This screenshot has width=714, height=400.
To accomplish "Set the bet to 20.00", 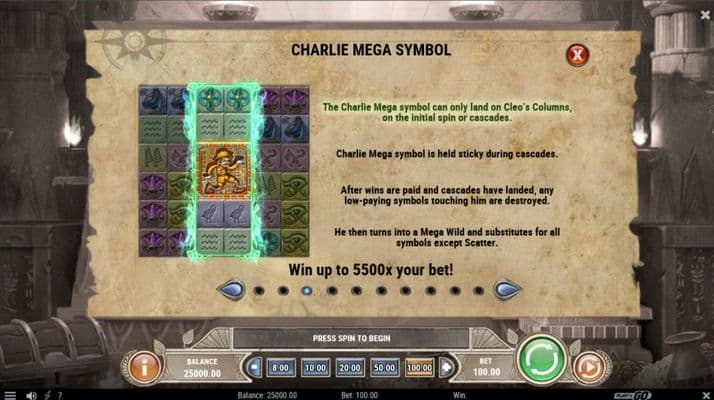I will point(351,368).
